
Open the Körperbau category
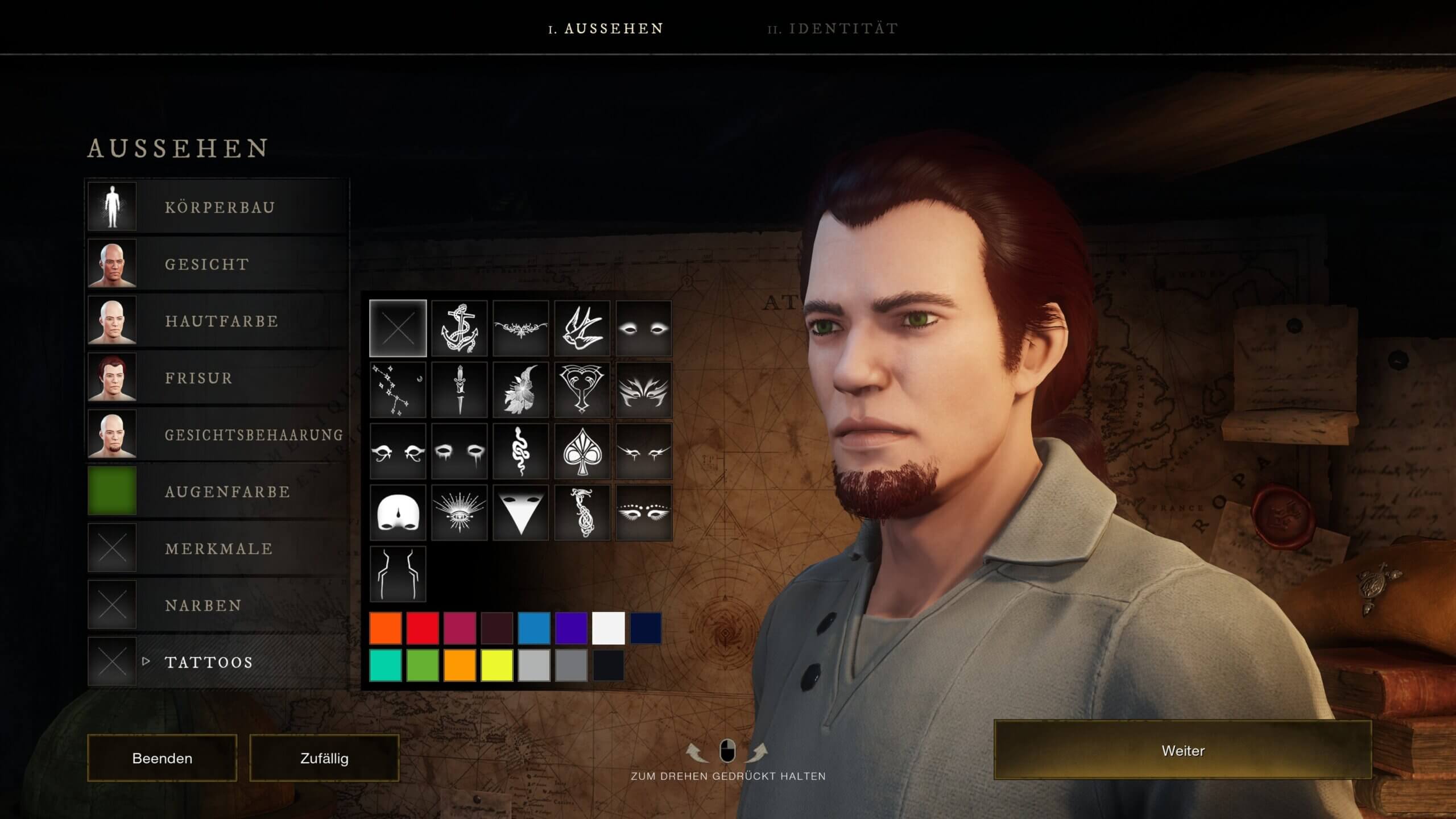point(219,207)
